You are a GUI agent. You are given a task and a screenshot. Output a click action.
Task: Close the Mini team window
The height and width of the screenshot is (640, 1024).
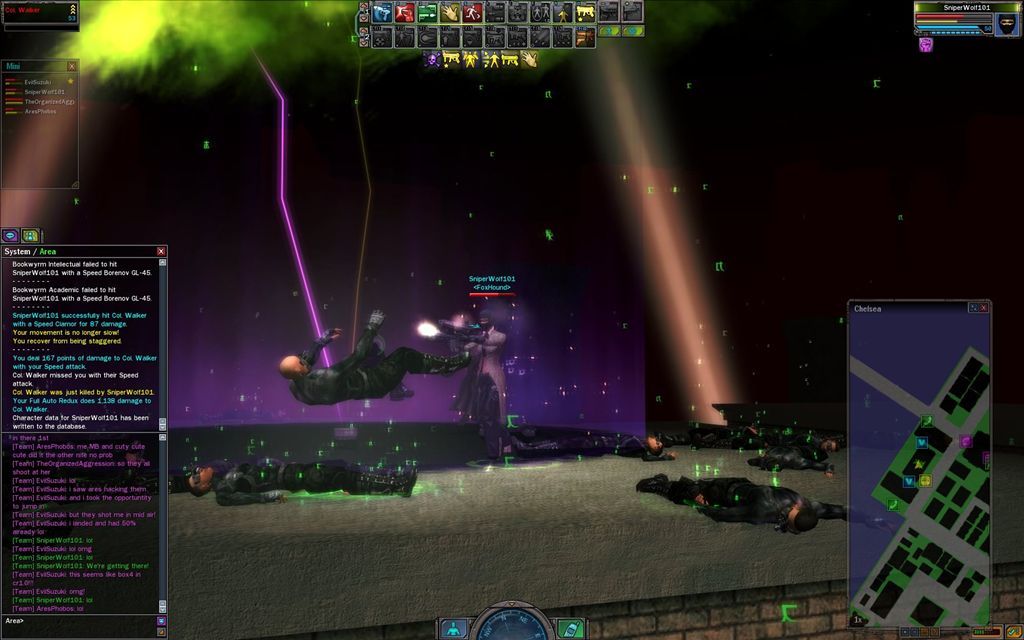72,66
